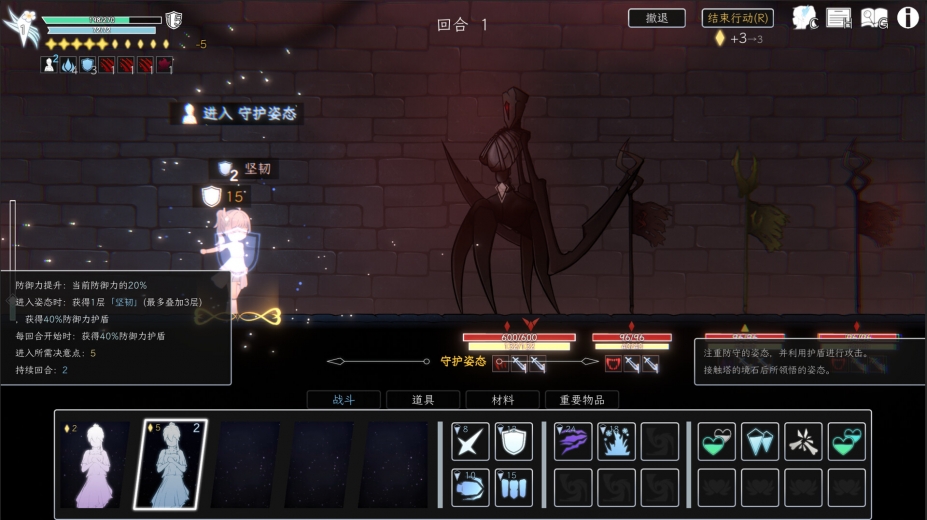Image resolution: width=927 pixels, height=520 pixels.
Task: Switch to the 战斗 tab
Action: 343,400
